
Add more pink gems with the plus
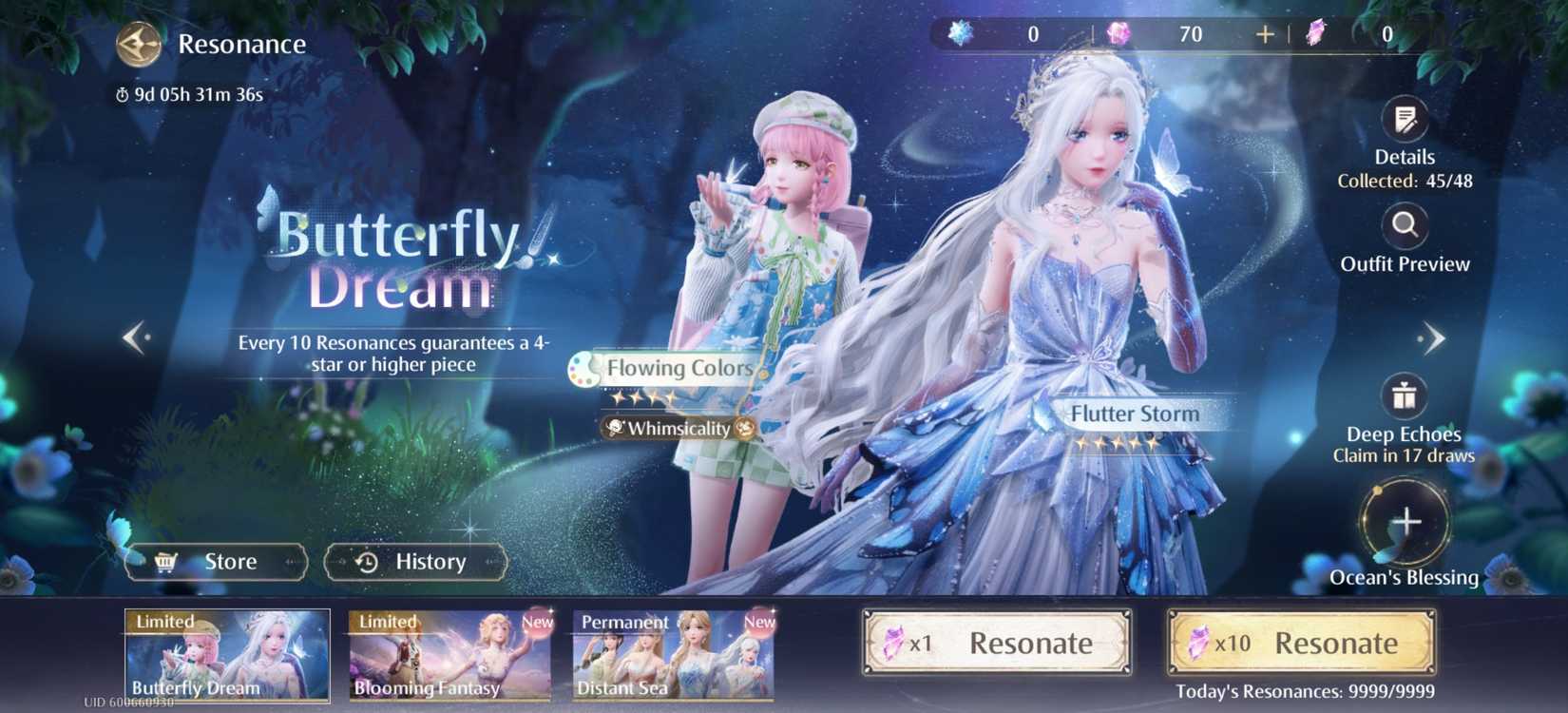1265,35
